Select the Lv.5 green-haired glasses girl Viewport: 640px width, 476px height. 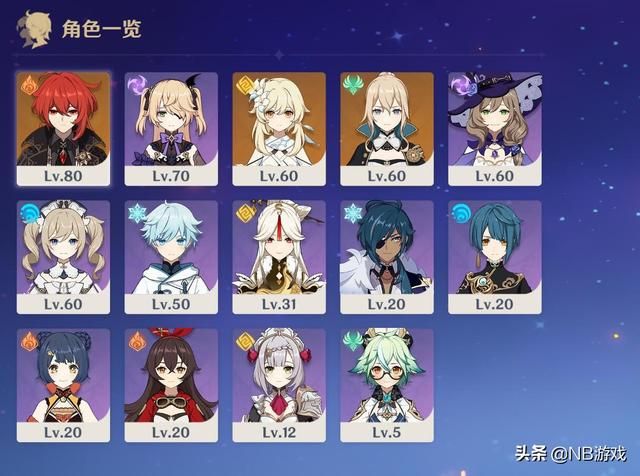tap(387, 385)
